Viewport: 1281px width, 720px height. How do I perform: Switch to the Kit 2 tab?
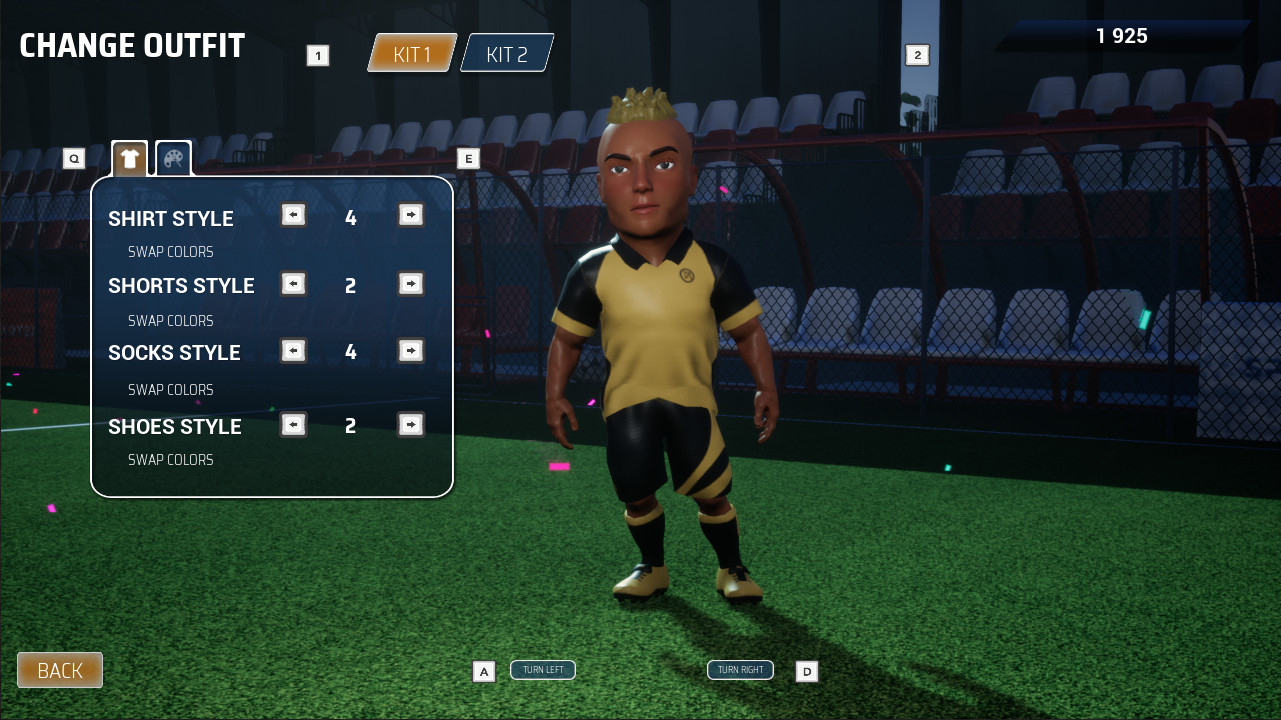point(505,54)
